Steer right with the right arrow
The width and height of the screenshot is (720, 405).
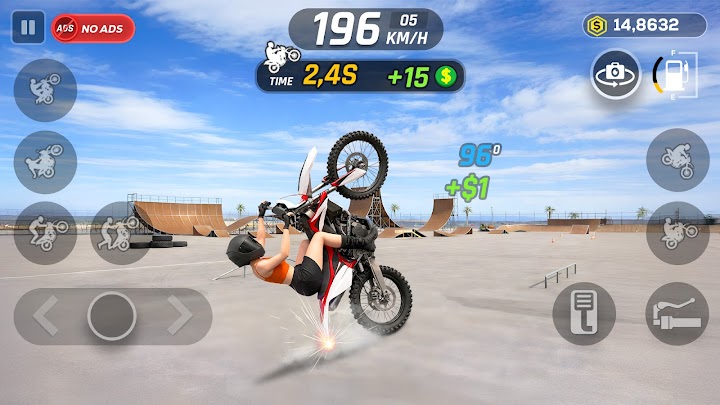179,316
